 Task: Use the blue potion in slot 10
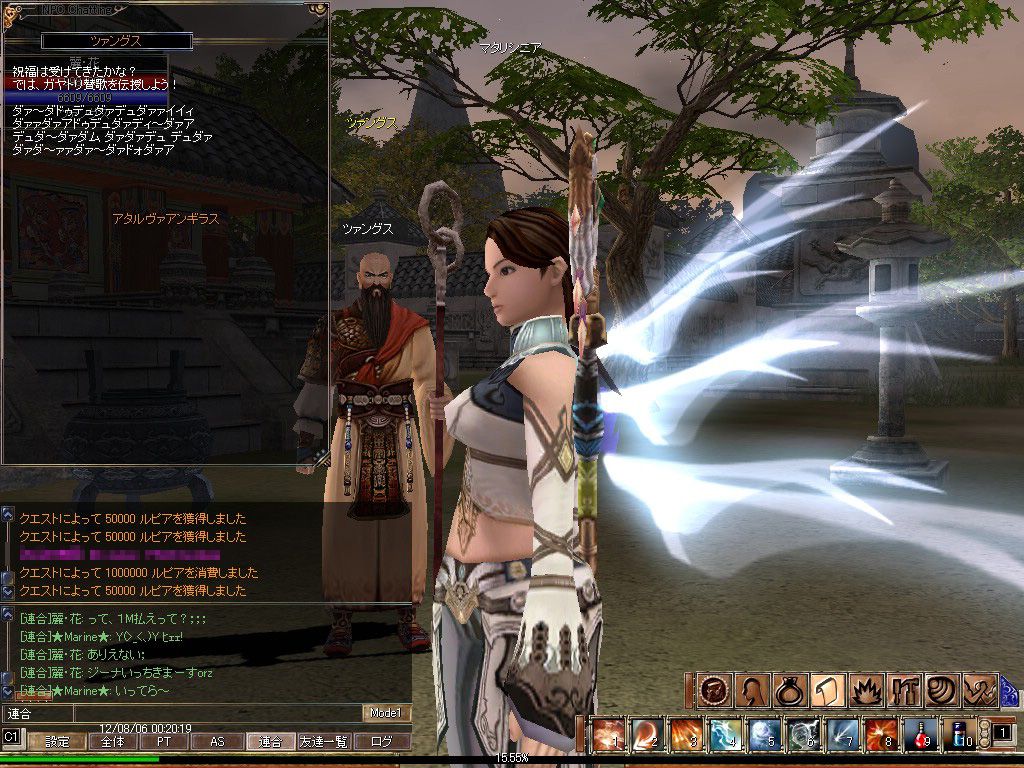pos(959,735)
